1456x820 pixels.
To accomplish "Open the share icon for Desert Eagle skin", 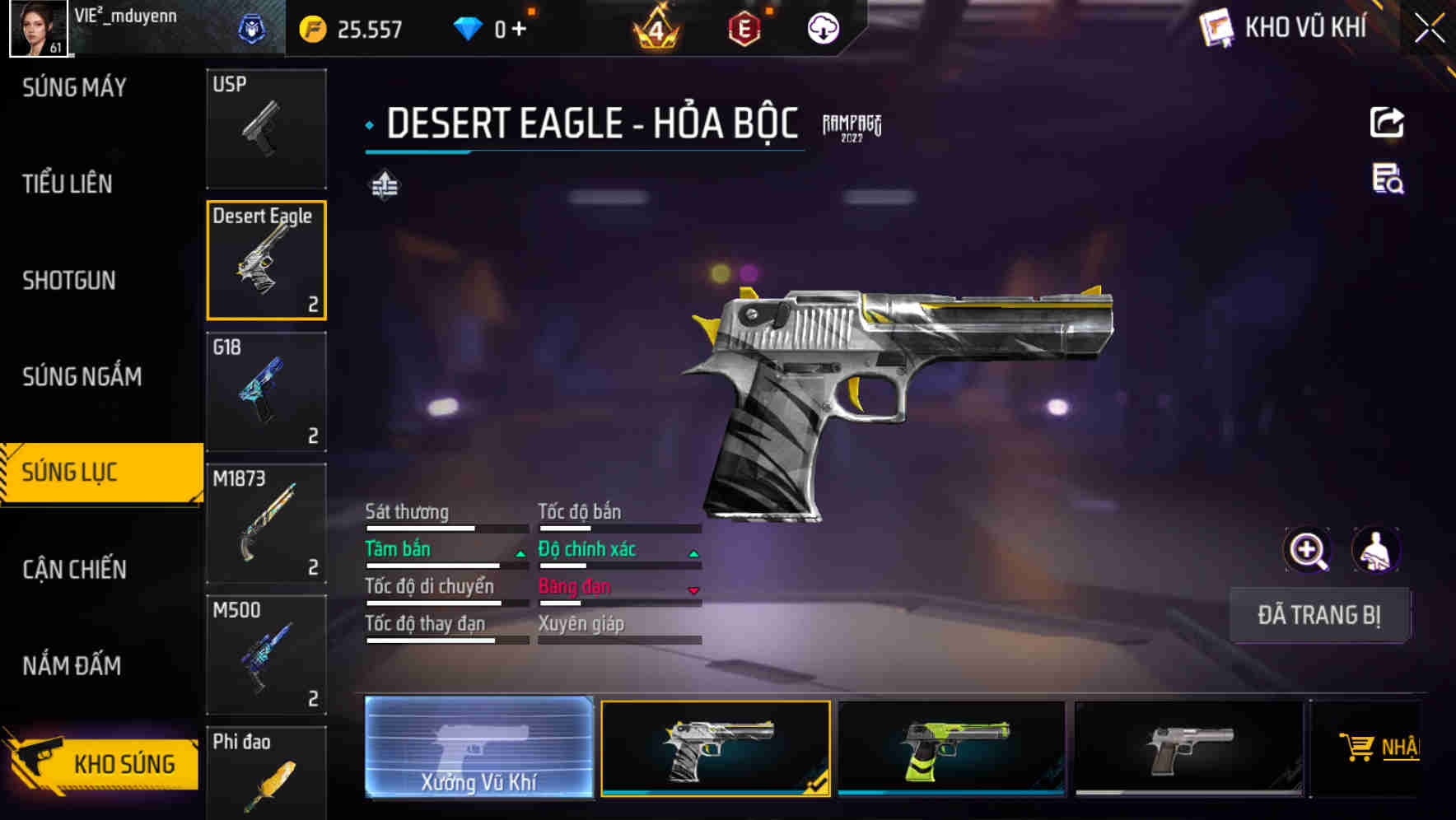I will (1388, 122).
